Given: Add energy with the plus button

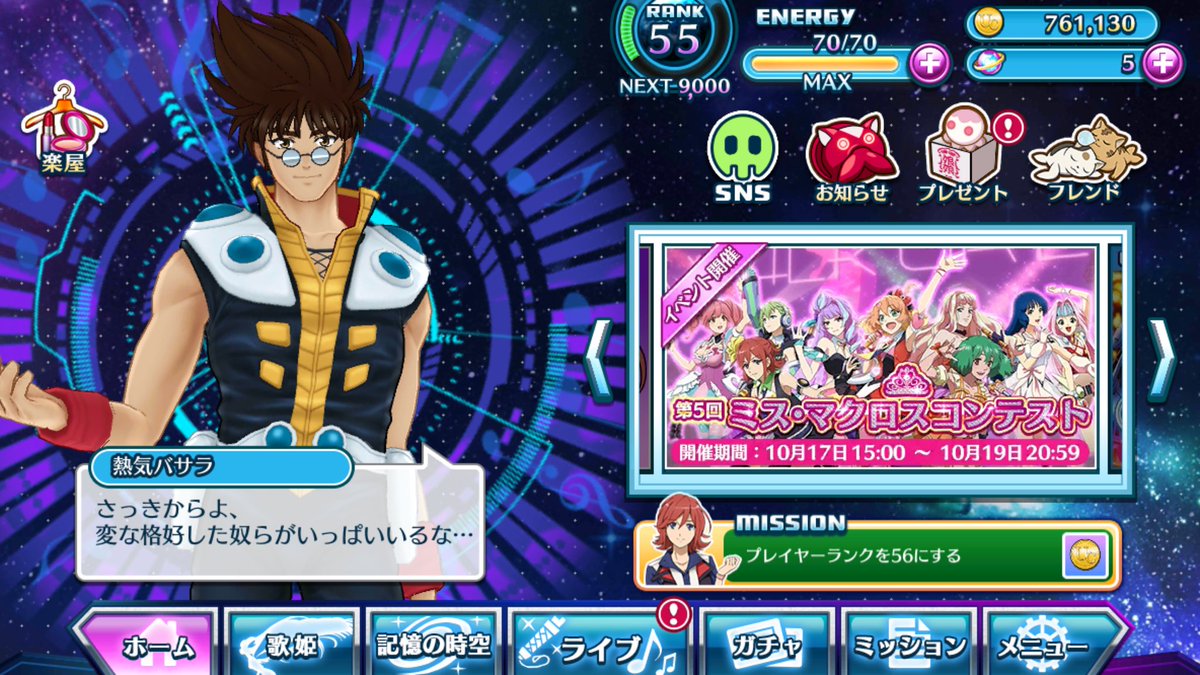Looking at the screenshot, I should coord(929,63).
